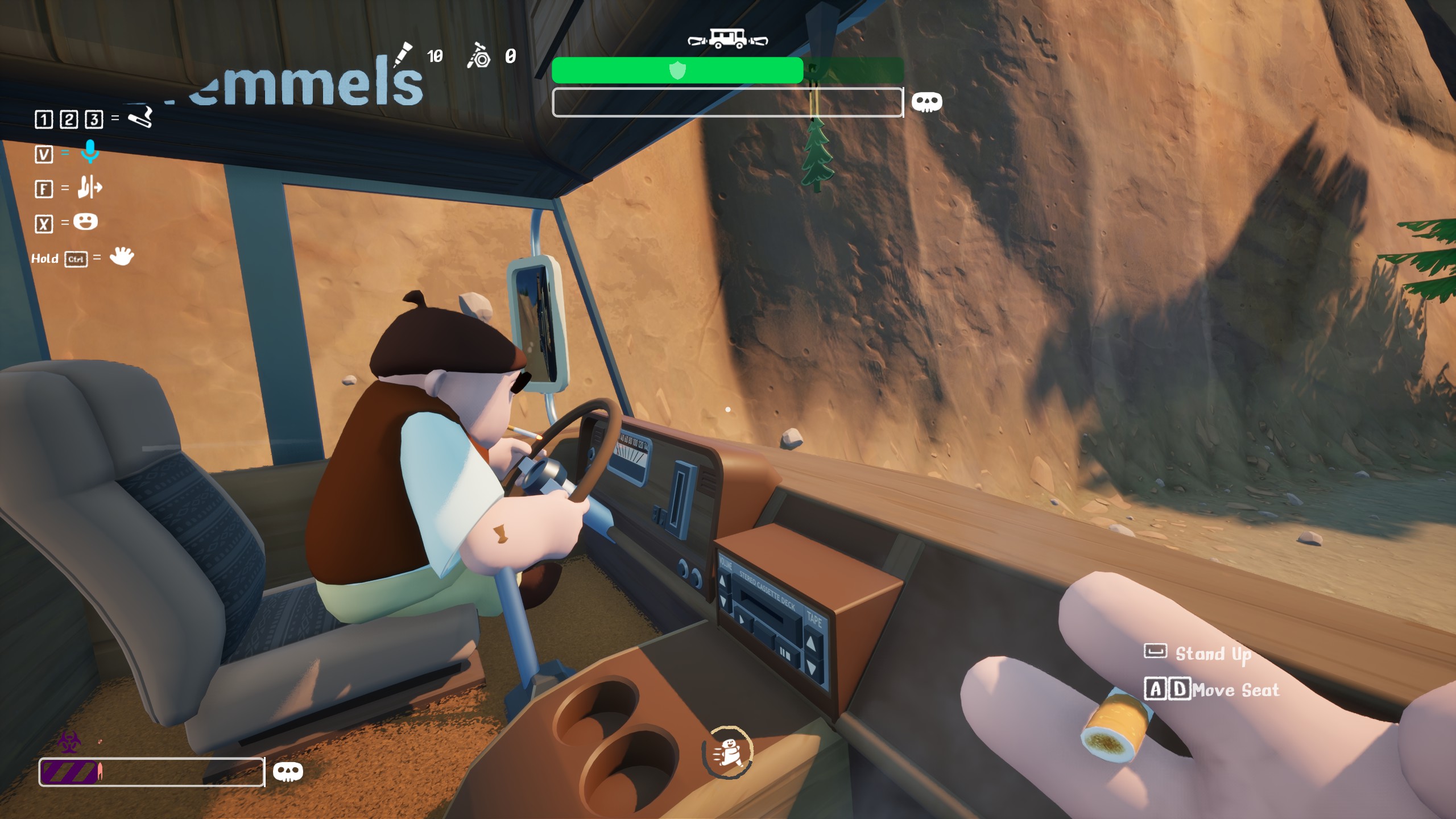This screenshot has width=1456, height=819.
Task: Click the RV vehicle icon above the green bar
Action: pyautogui.click(x=727, y=39)
